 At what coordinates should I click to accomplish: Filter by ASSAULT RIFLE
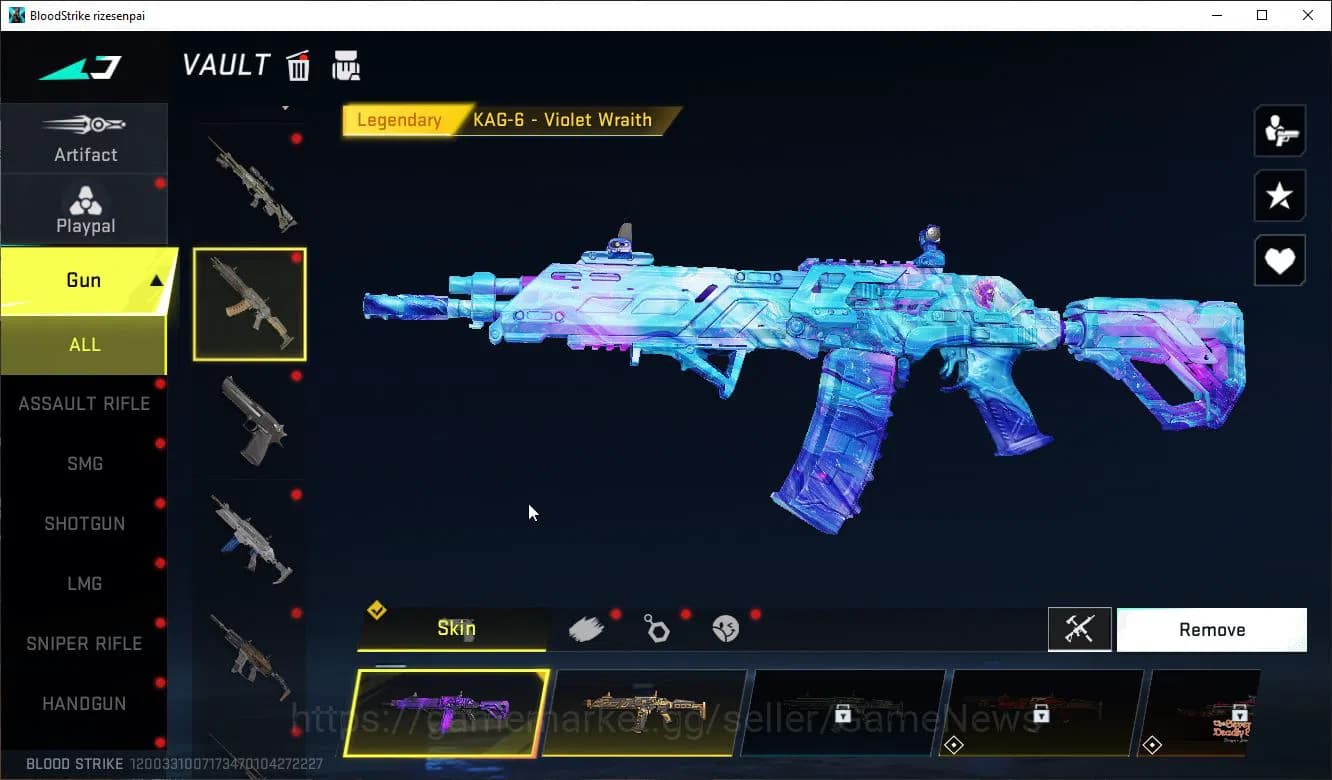[84, 404]
